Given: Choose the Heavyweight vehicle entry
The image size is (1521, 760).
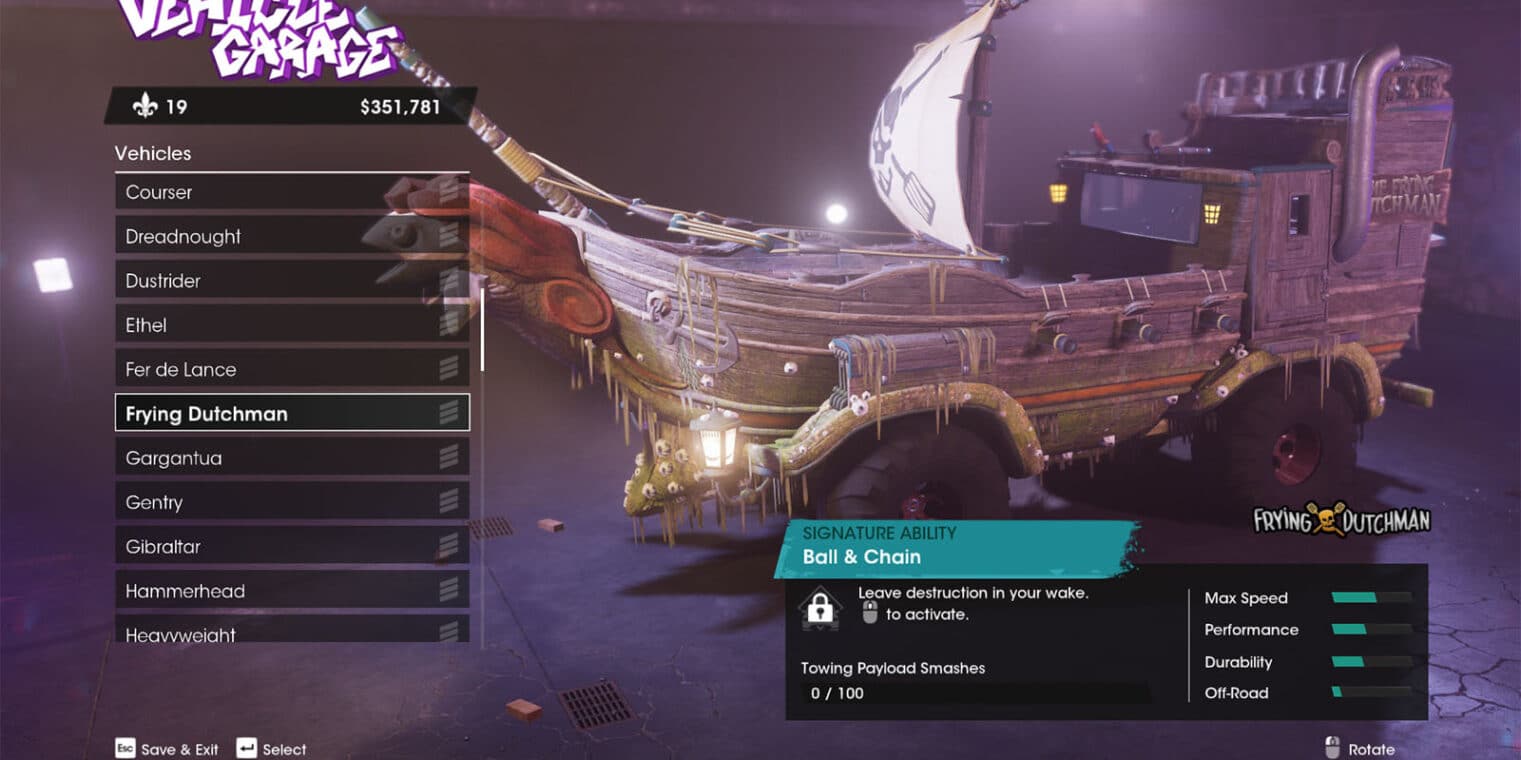Looking at the screenshot, I should 291,632.
